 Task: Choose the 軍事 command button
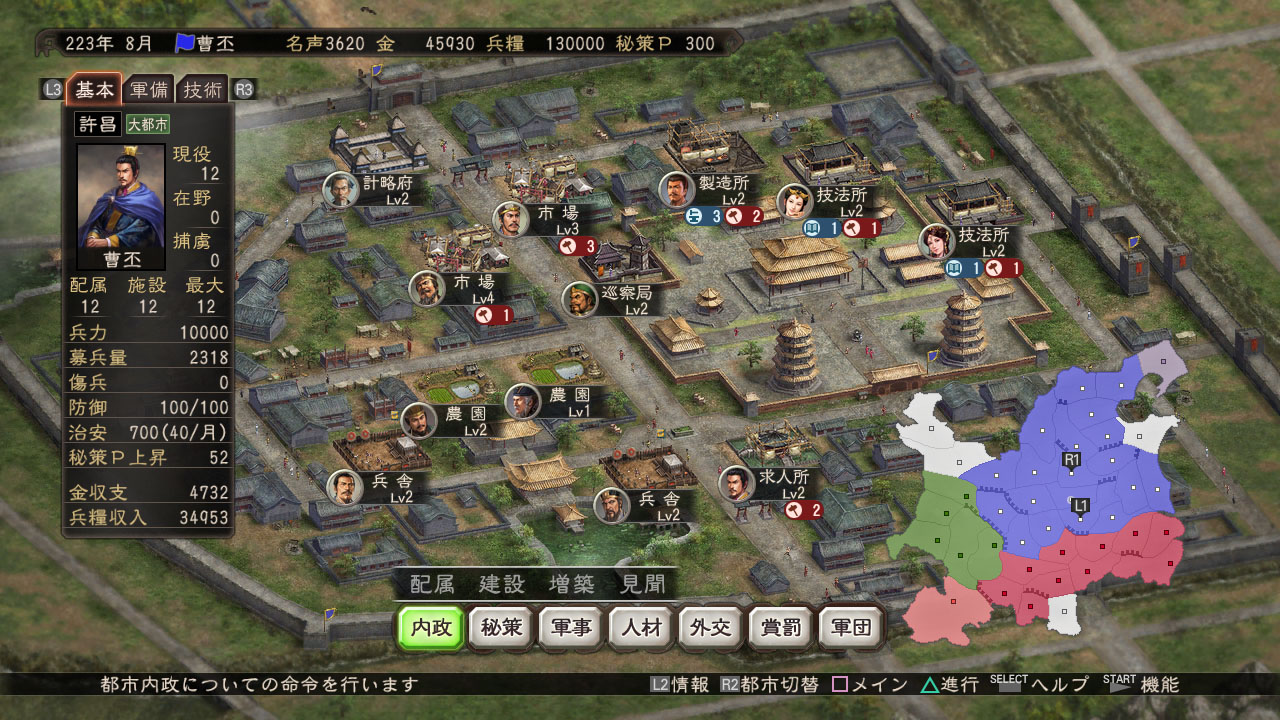tap(571, 628)
